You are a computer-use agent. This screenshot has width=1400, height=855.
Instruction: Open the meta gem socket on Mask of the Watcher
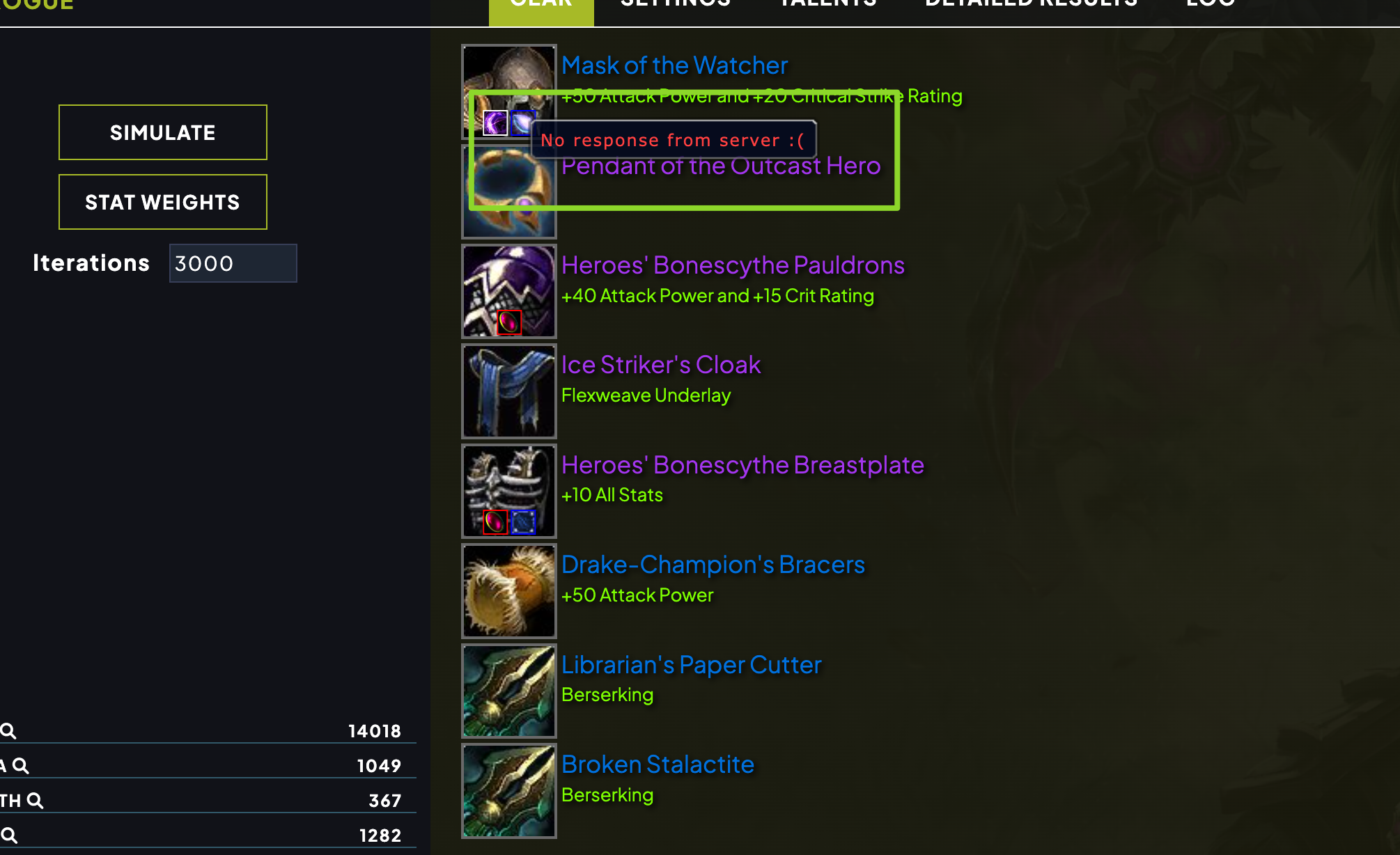click(496, 123)
